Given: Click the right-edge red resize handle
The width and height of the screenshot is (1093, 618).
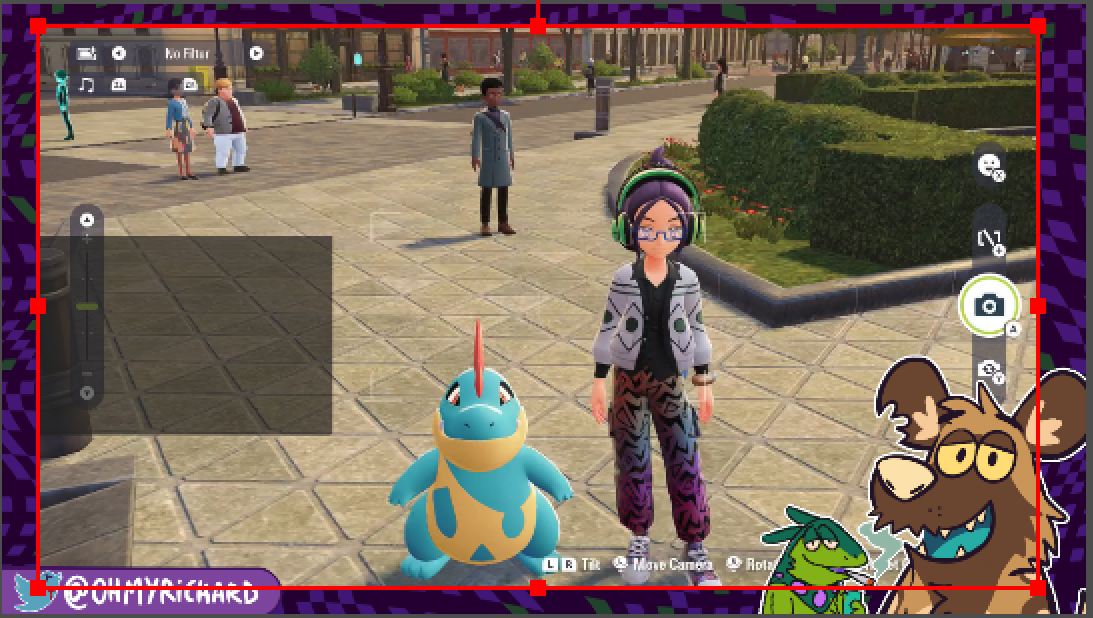Looking at the screenshot, I should 1038,306.
